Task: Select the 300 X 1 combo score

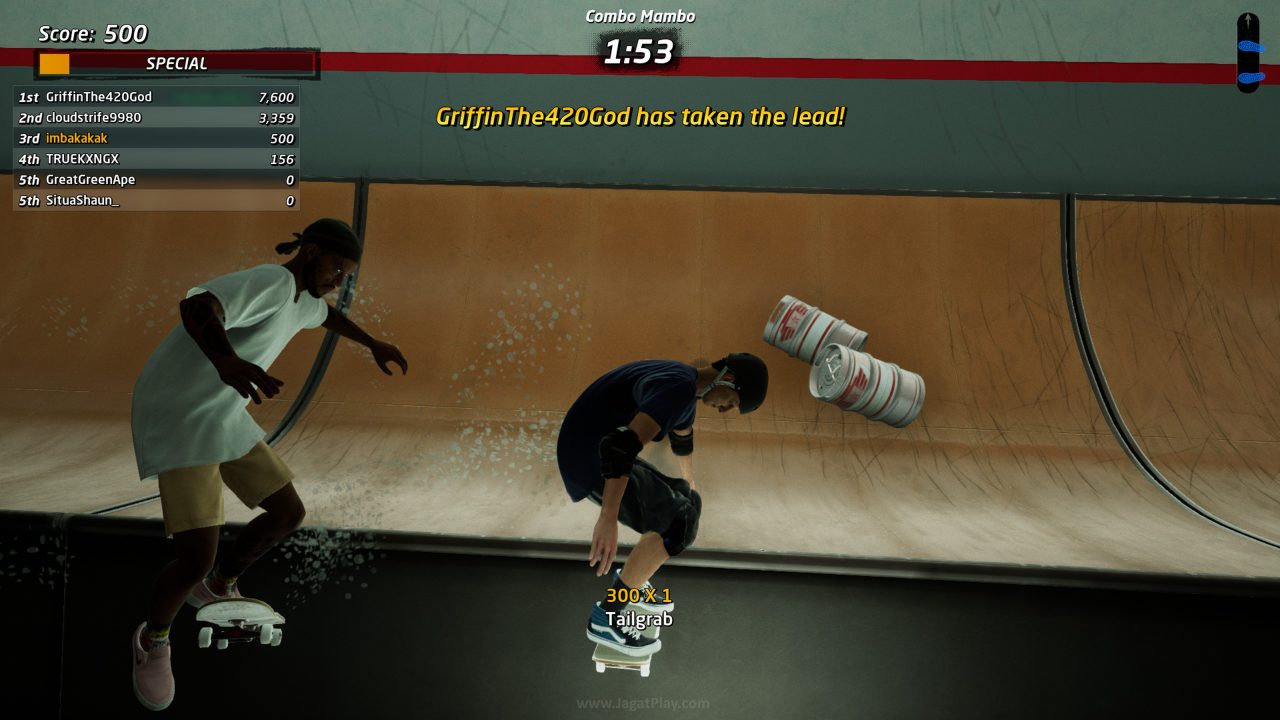Action: (x=637, y=596)
